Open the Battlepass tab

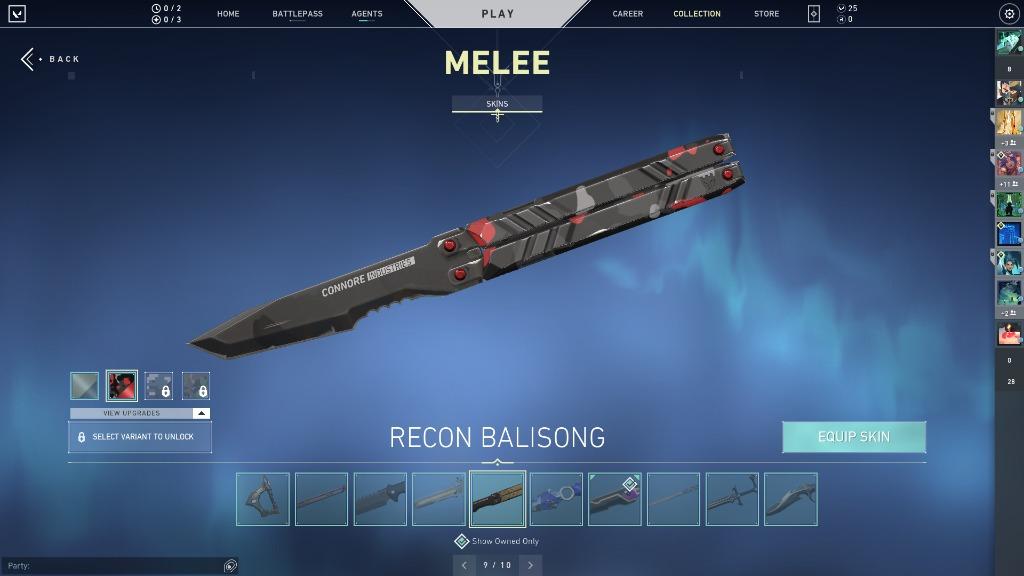[297, 14]
